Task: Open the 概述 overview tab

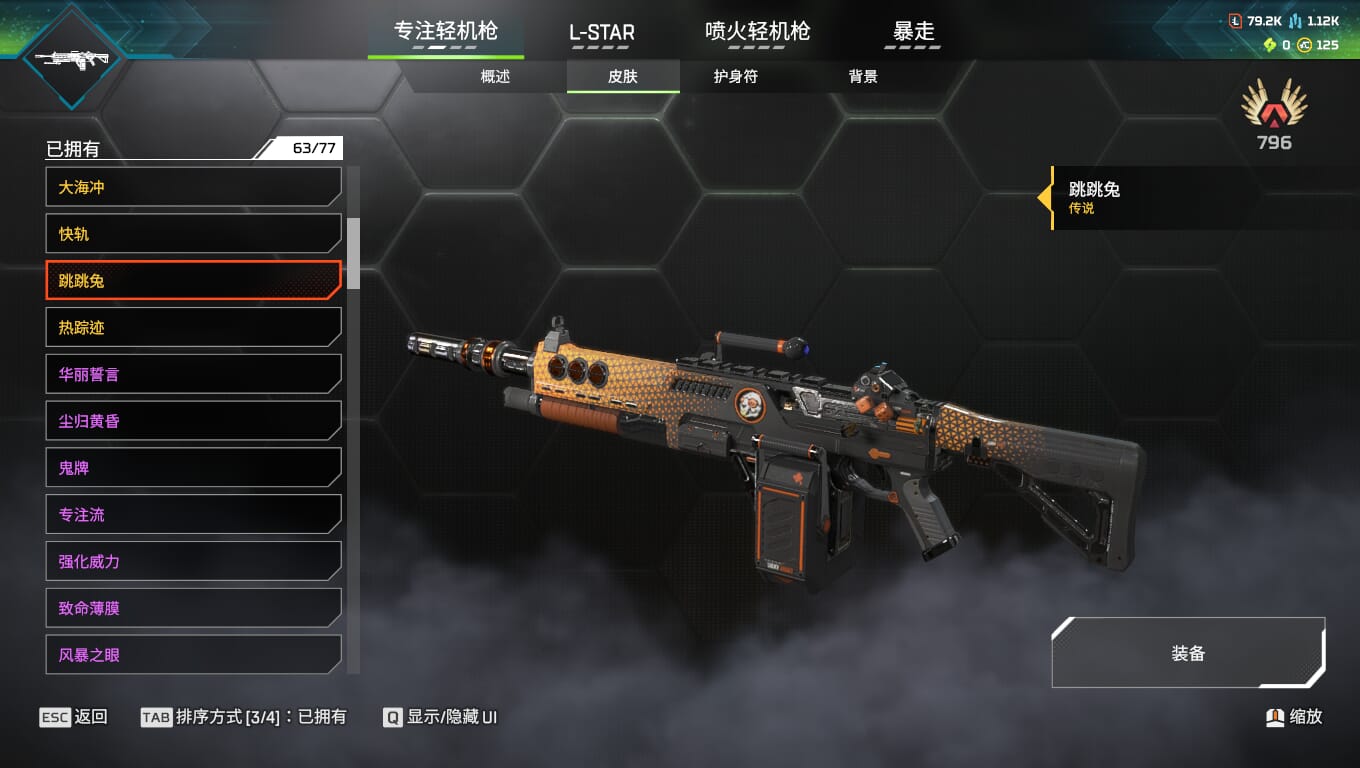Action: pos(495,76)
